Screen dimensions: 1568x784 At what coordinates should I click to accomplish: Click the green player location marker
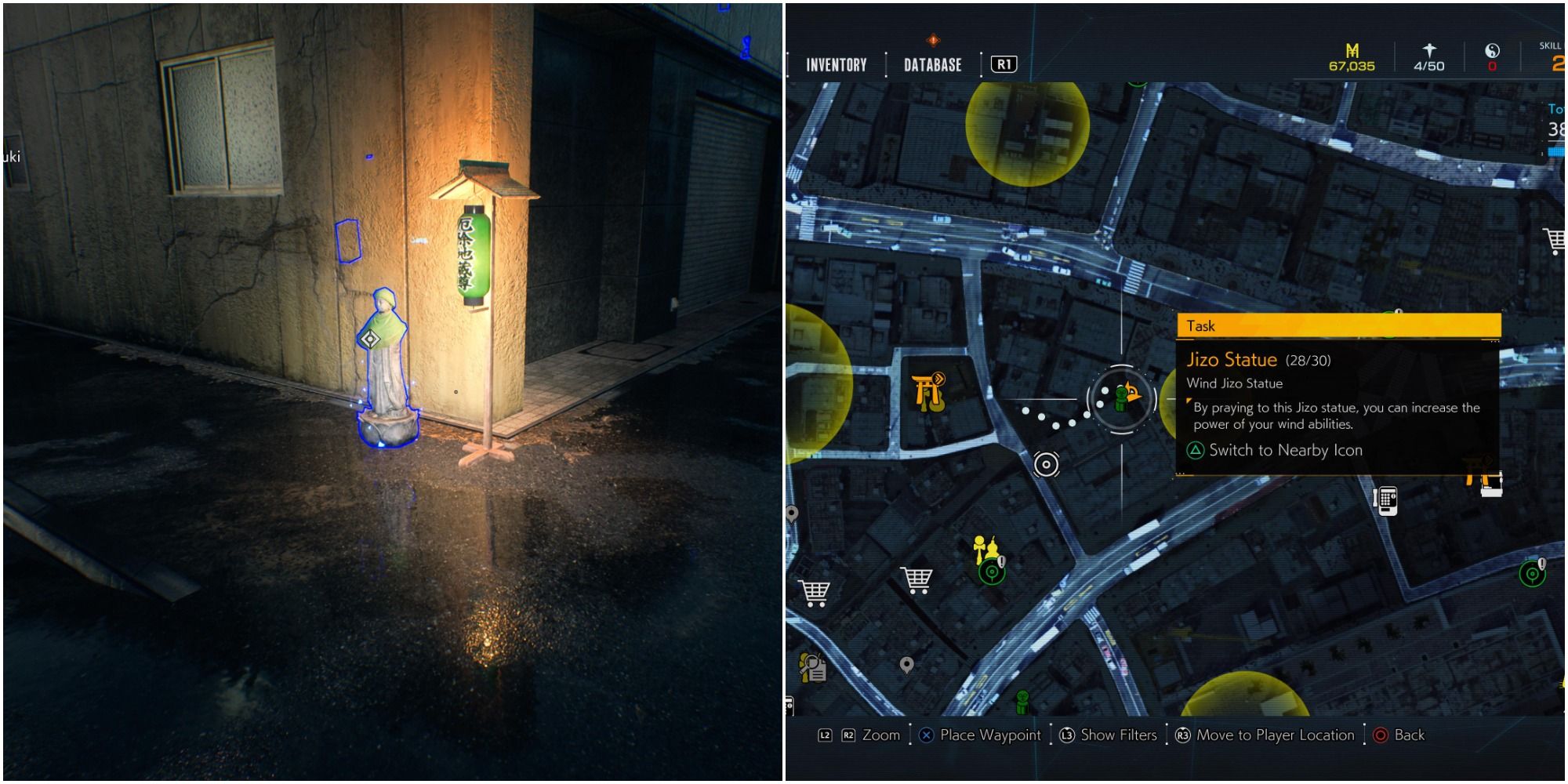click(x=1022, y=702)
